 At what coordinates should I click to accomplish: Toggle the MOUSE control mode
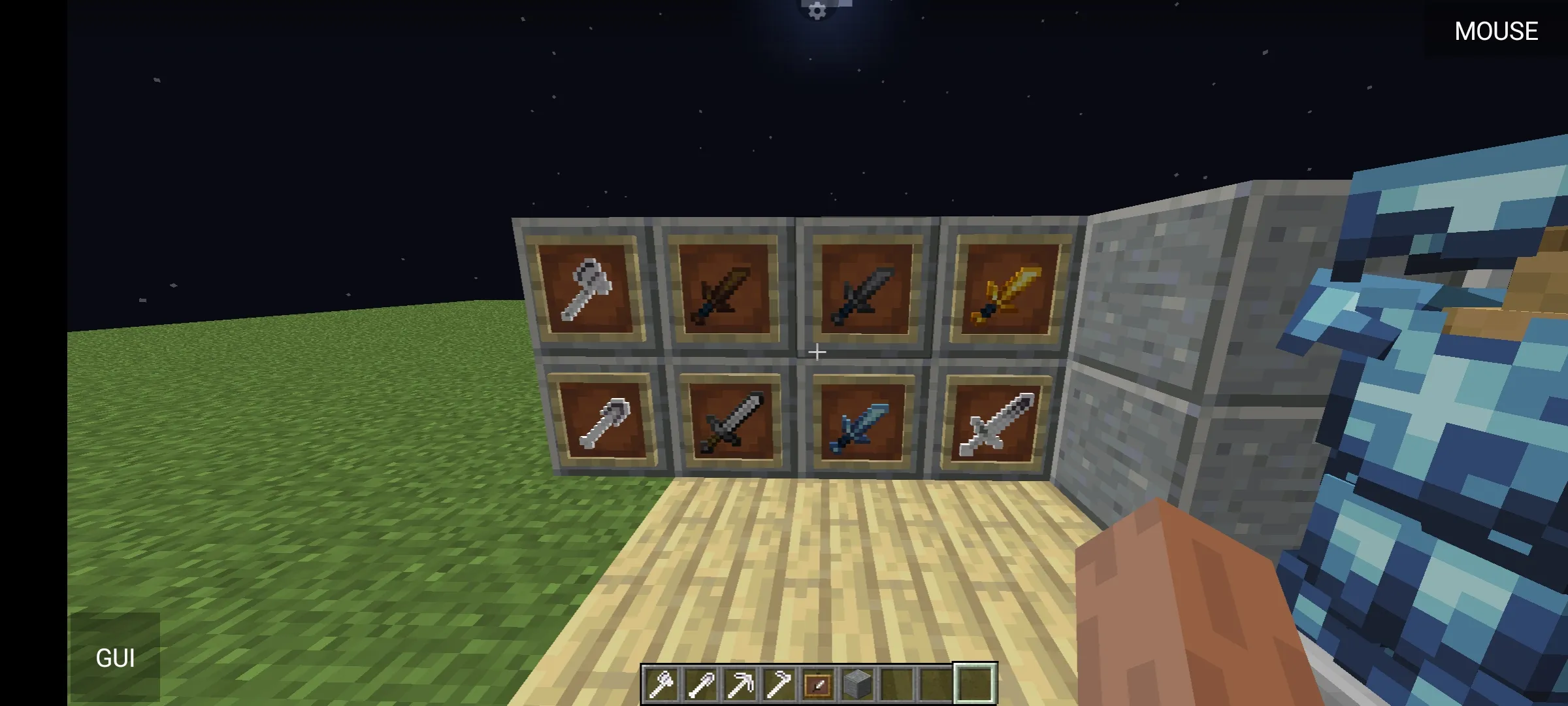(1496, 30)
